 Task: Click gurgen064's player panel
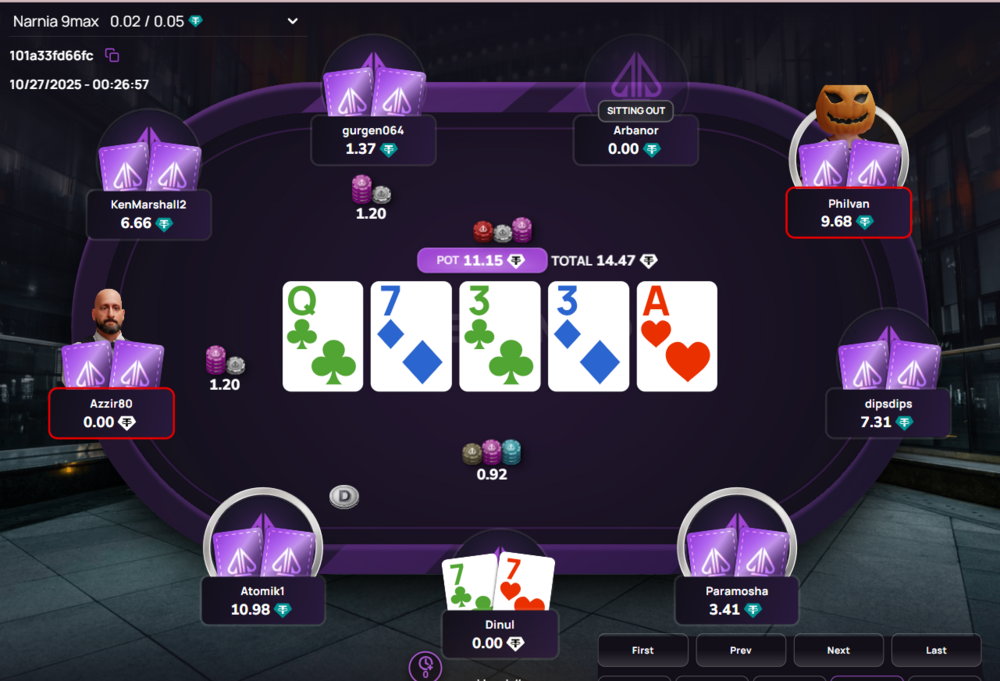373,139
